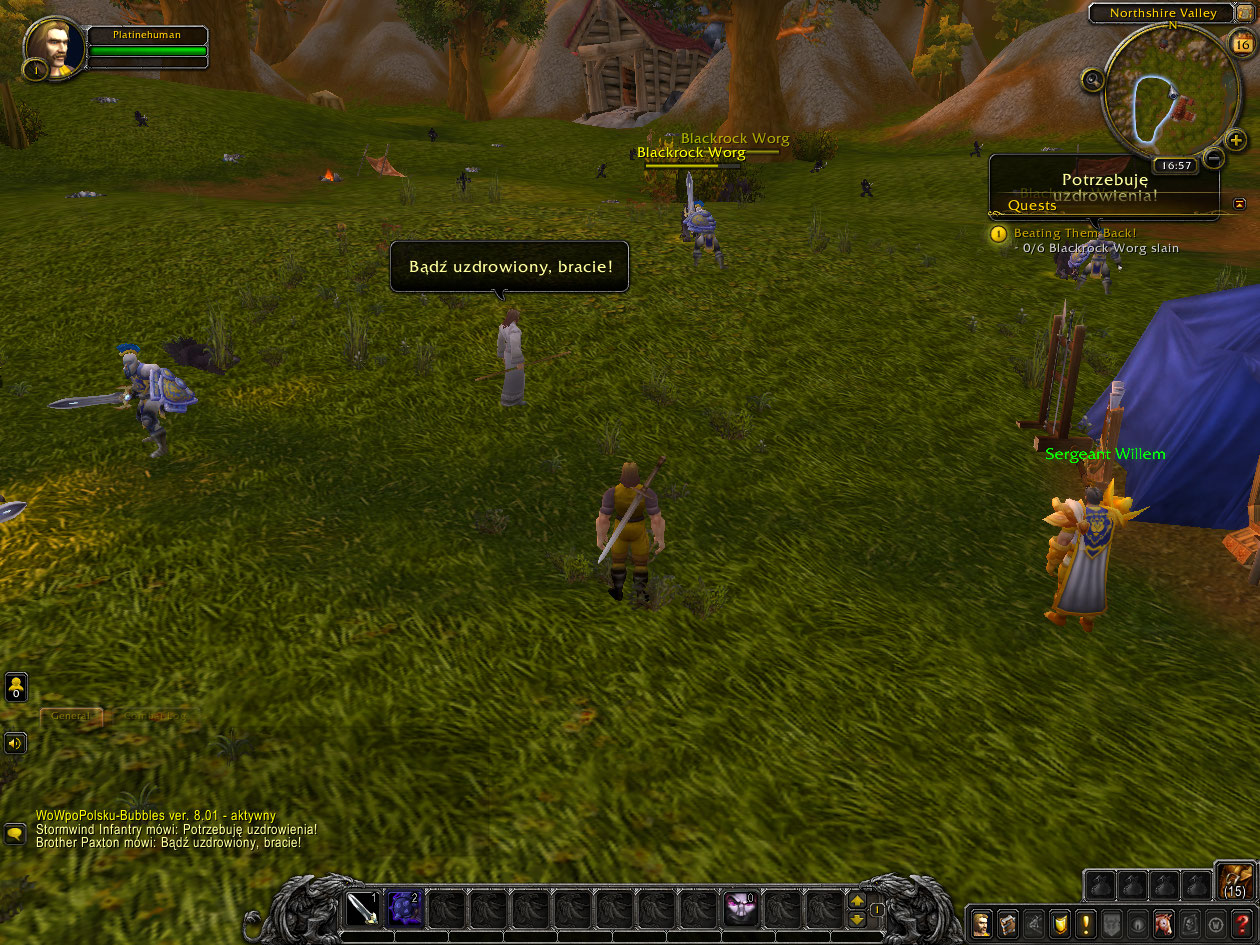Select the Beating Them Back! quest entry
1260x945 pixels.
coord(1074,233)
